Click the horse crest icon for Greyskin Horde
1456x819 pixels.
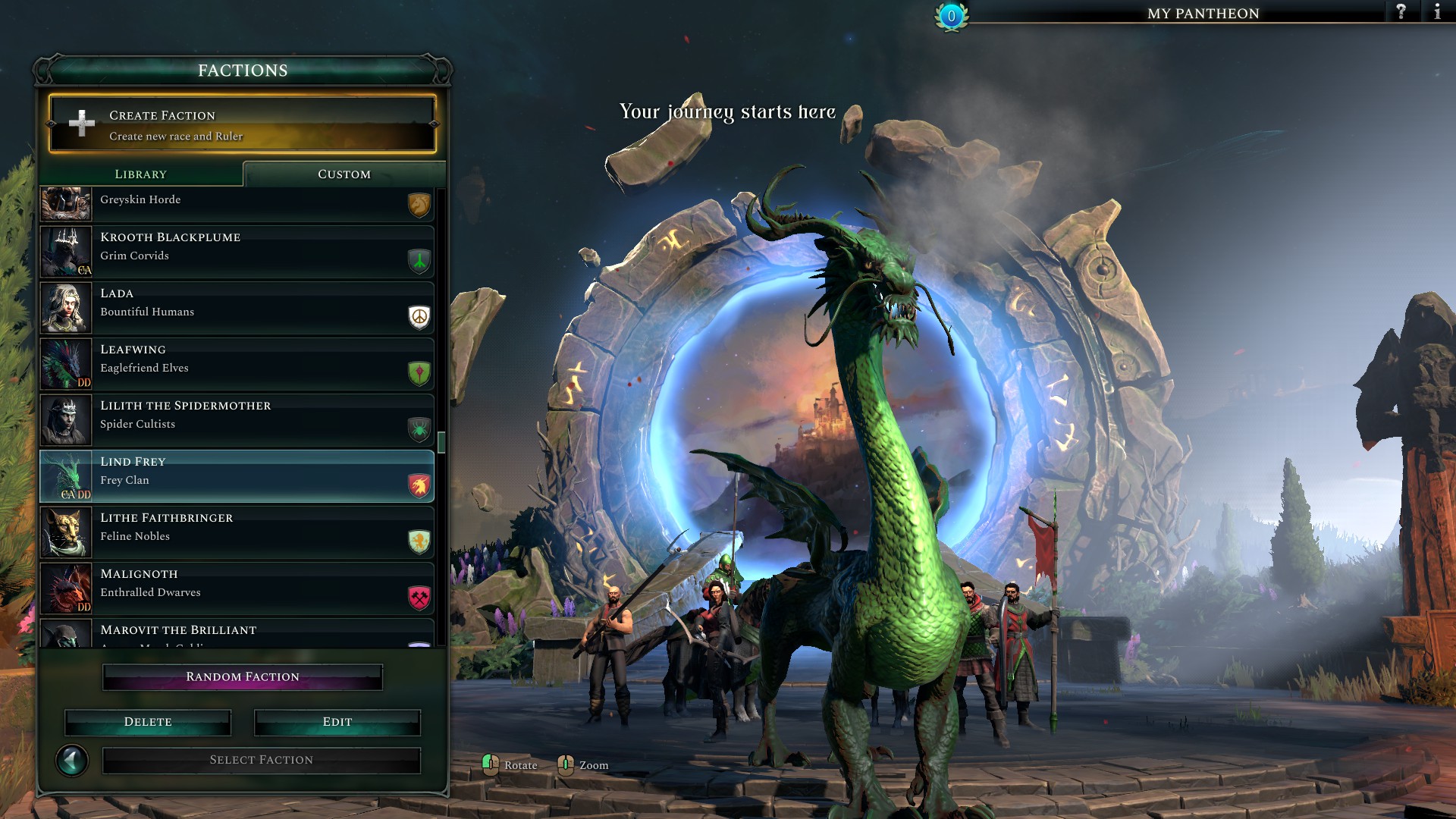[419, 206]
